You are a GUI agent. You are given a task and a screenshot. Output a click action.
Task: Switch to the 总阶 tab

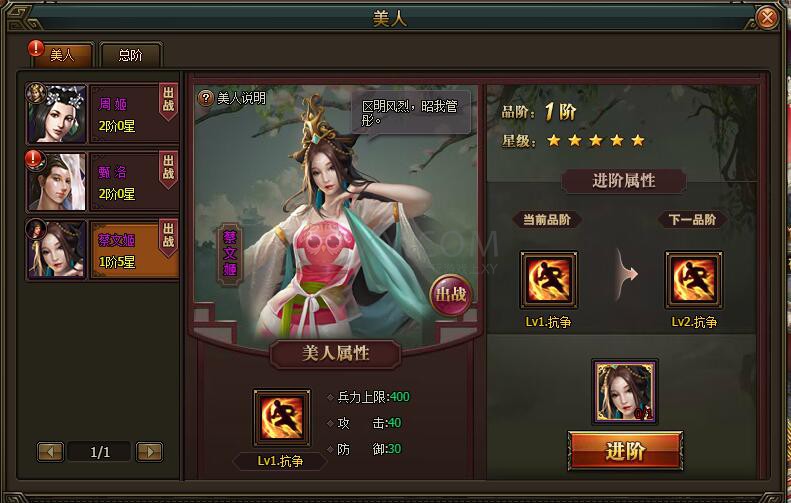[130, 55]
